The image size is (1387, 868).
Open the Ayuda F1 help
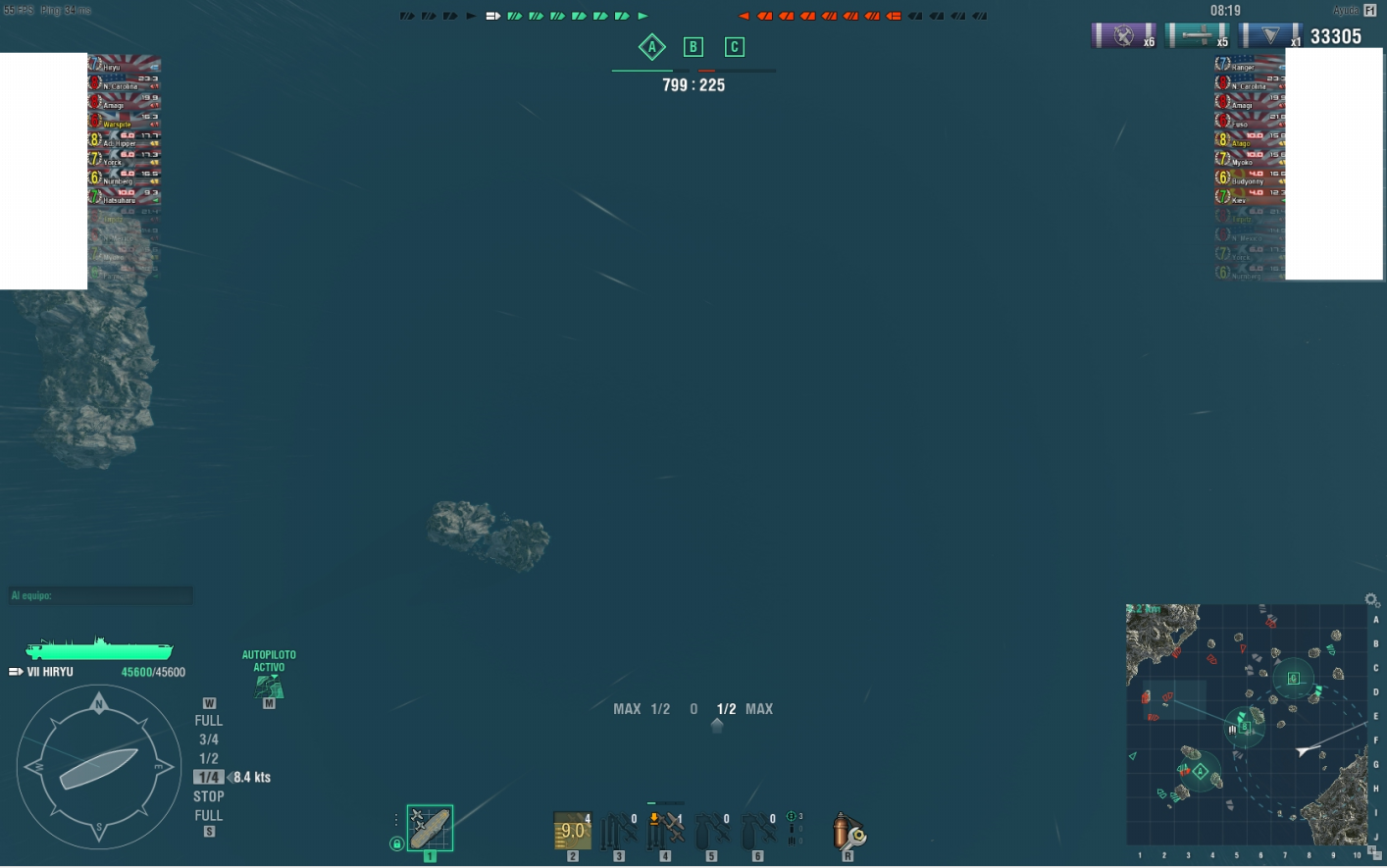pos(1358,9)
